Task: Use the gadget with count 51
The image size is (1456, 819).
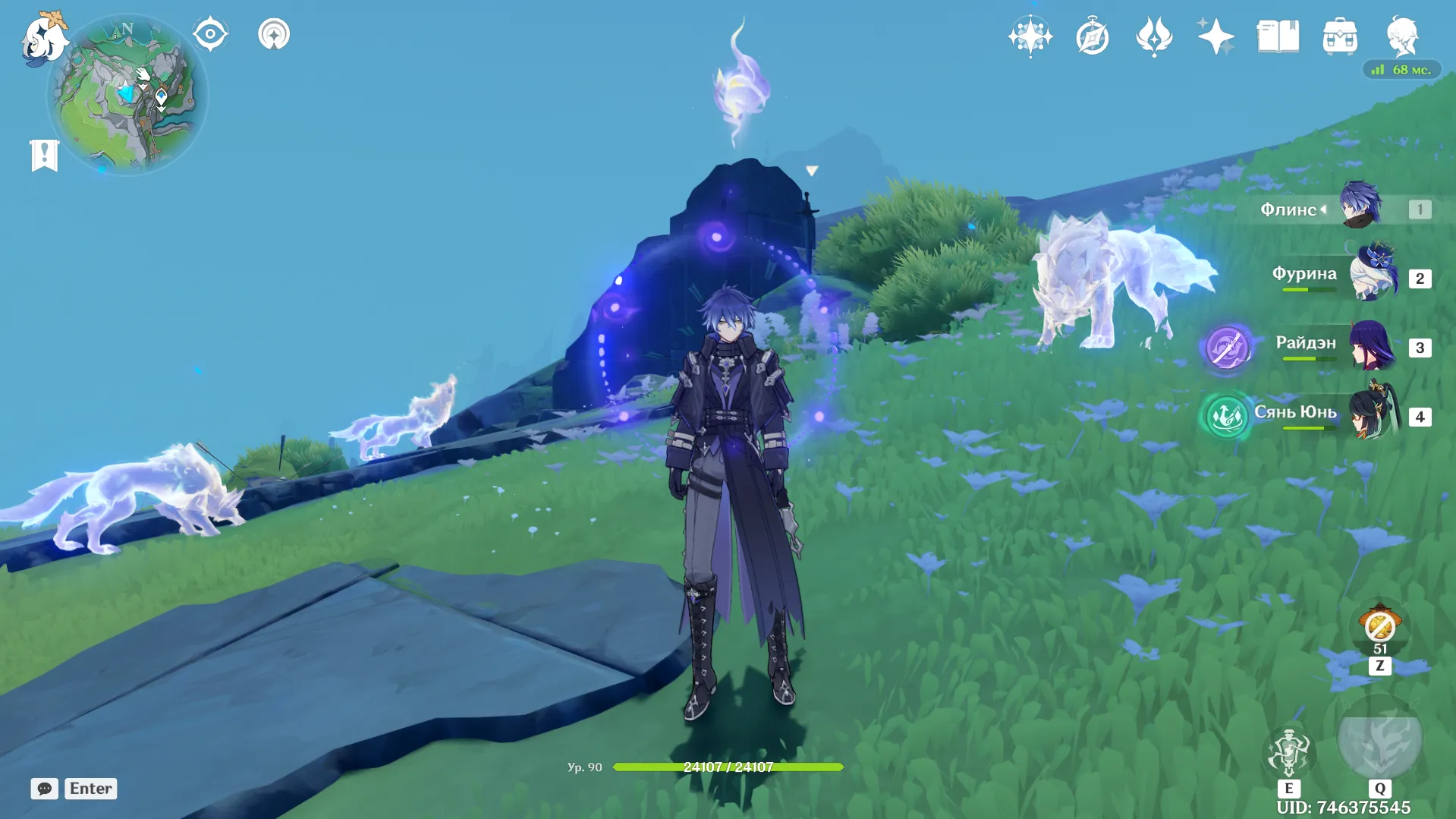Action: pyautogui.click(x=1379, y=626)
